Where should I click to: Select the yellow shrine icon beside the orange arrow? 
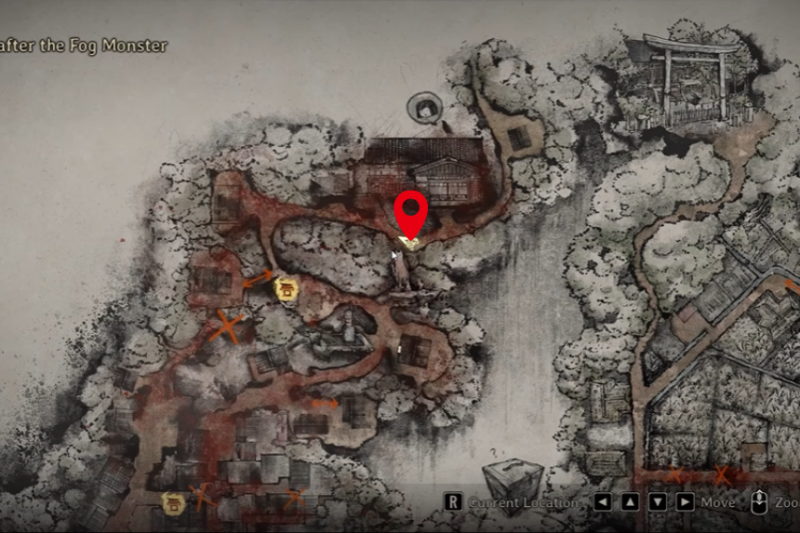289,289
